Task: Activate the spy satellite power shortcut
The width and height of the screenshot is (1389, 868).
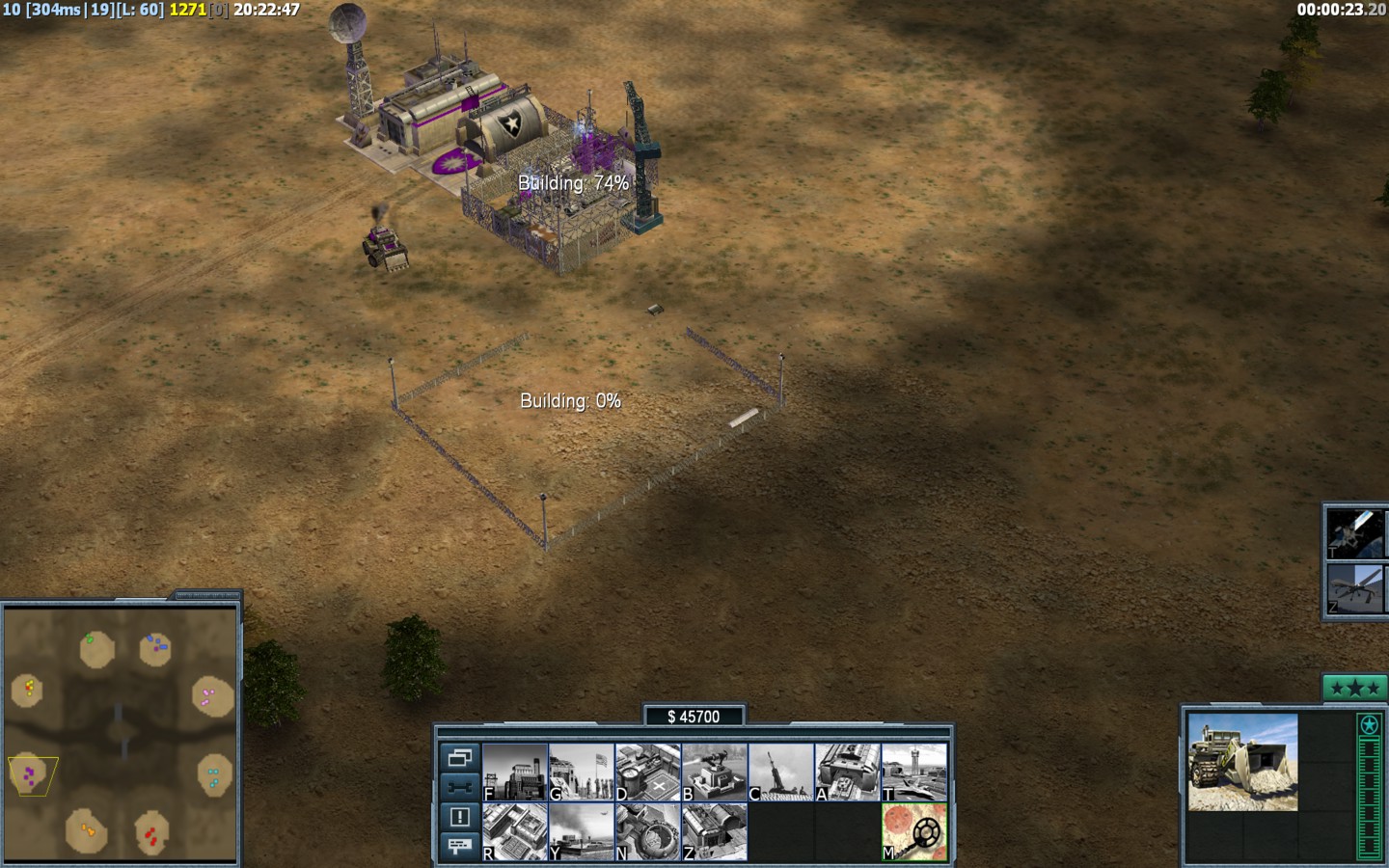Action: [1355, 532]
